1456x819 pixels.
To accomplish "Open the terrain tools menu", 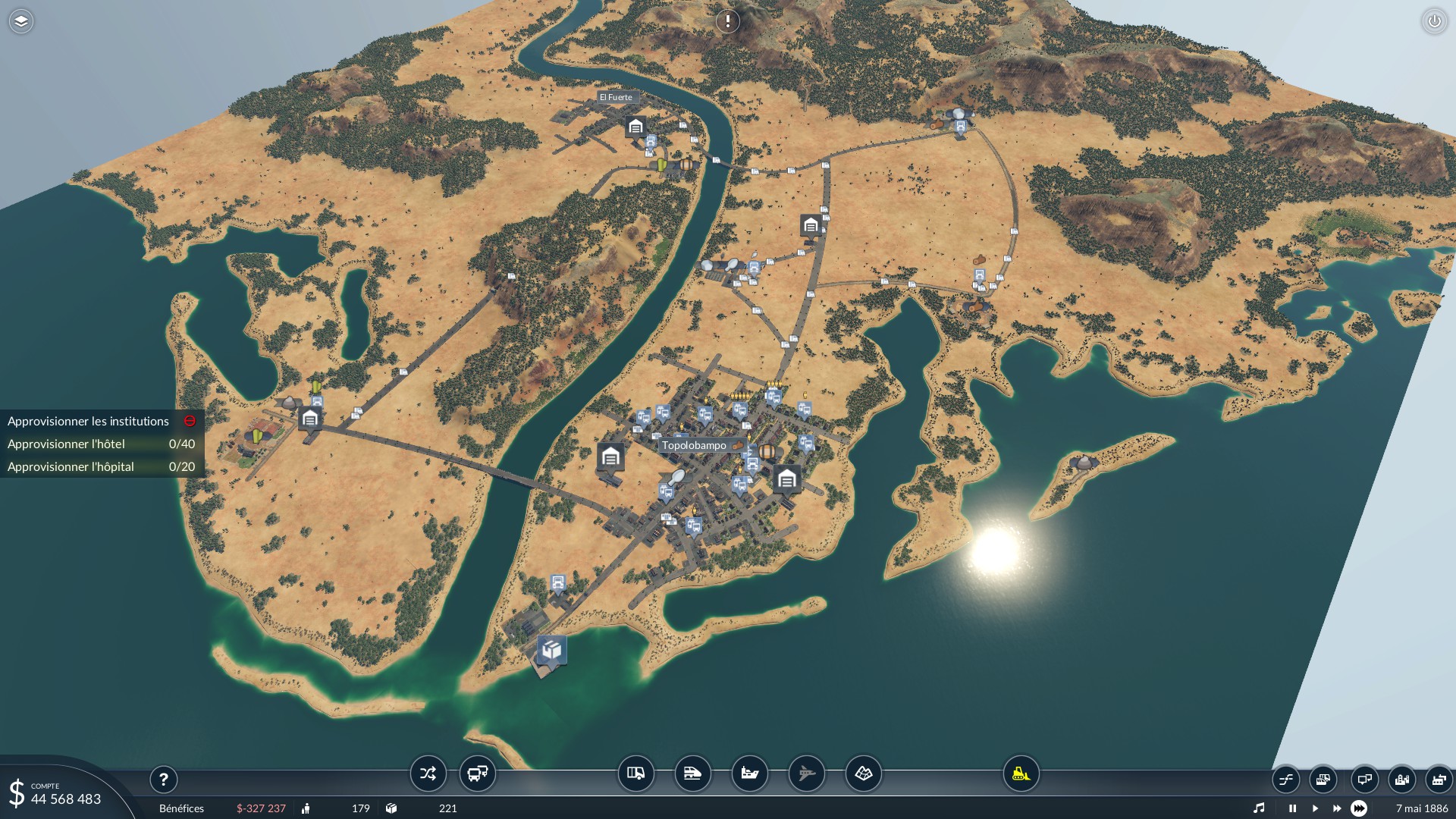I will 863,773.
